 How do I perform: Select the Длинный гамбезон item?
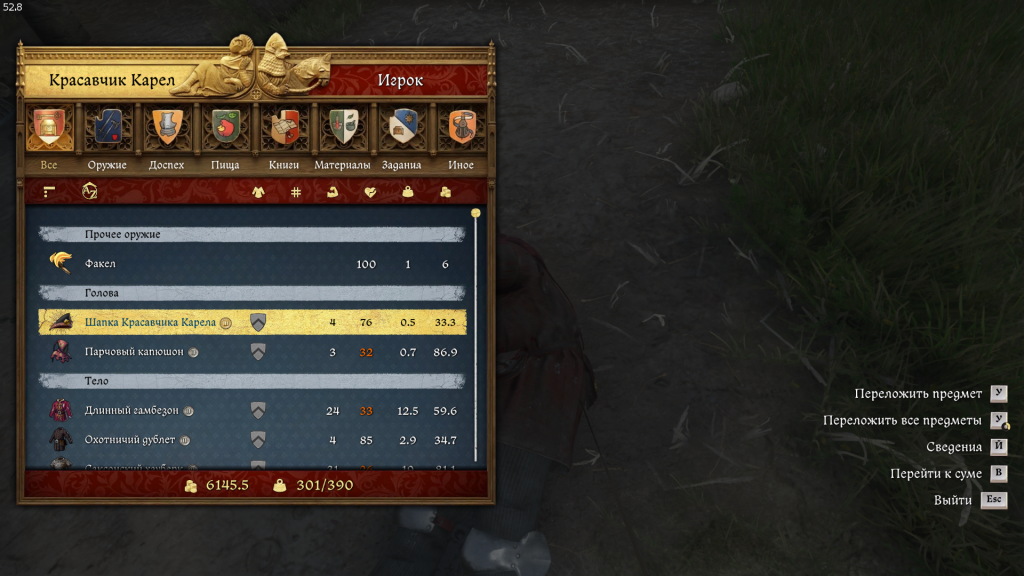(x=252, y=410)
